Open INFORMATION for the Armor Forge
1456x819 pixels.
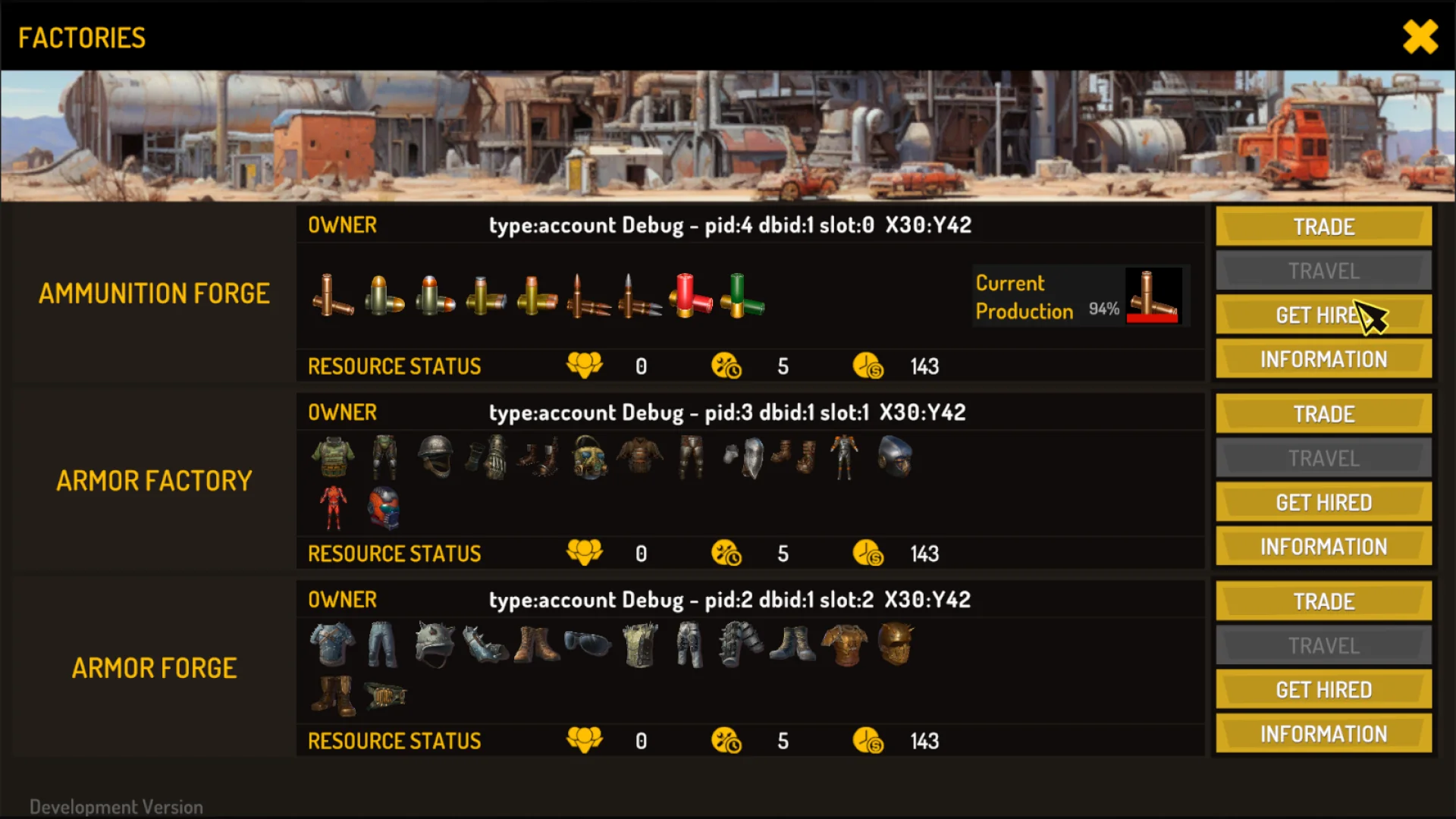(1323, 733)
